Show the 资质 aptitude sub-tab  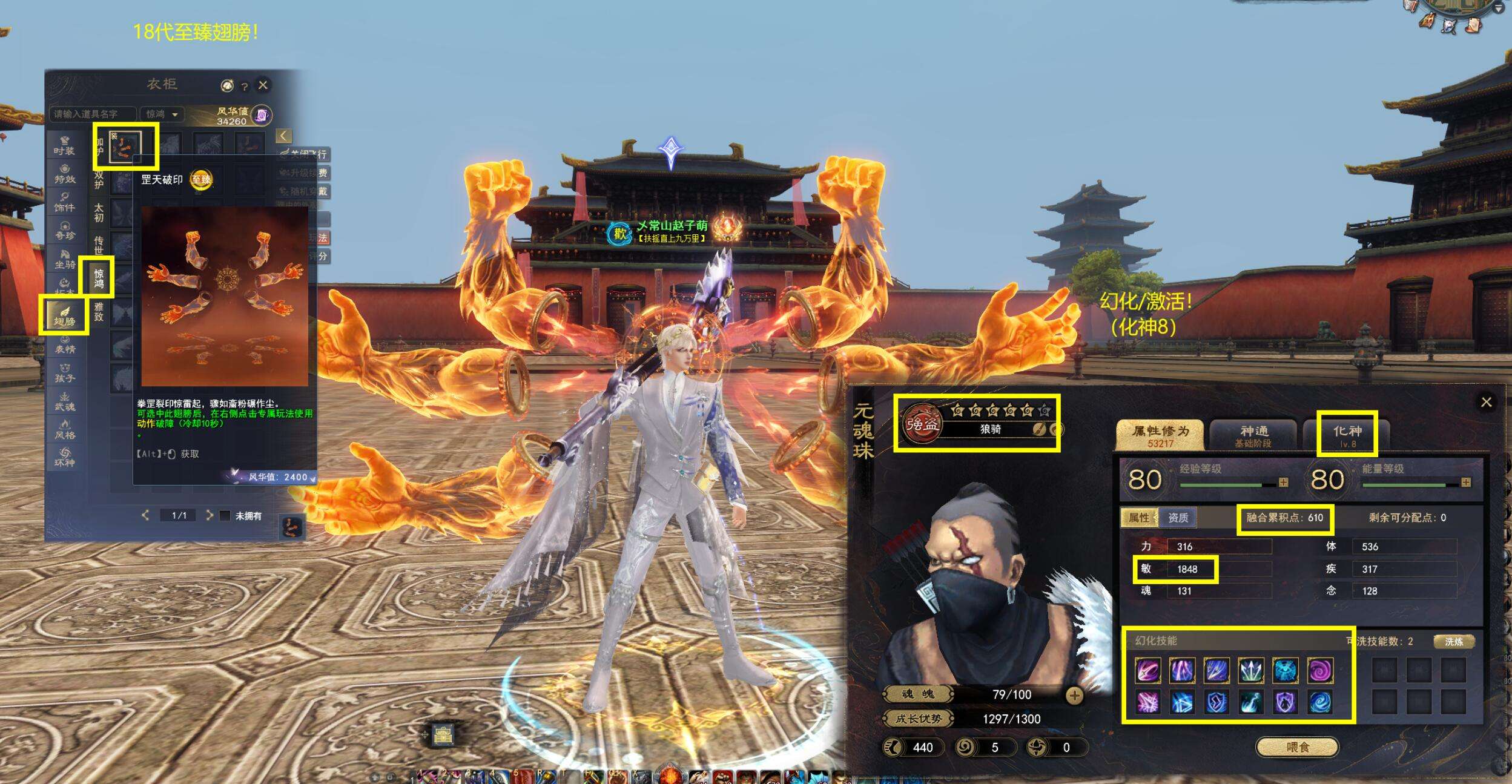[1178, 518]
